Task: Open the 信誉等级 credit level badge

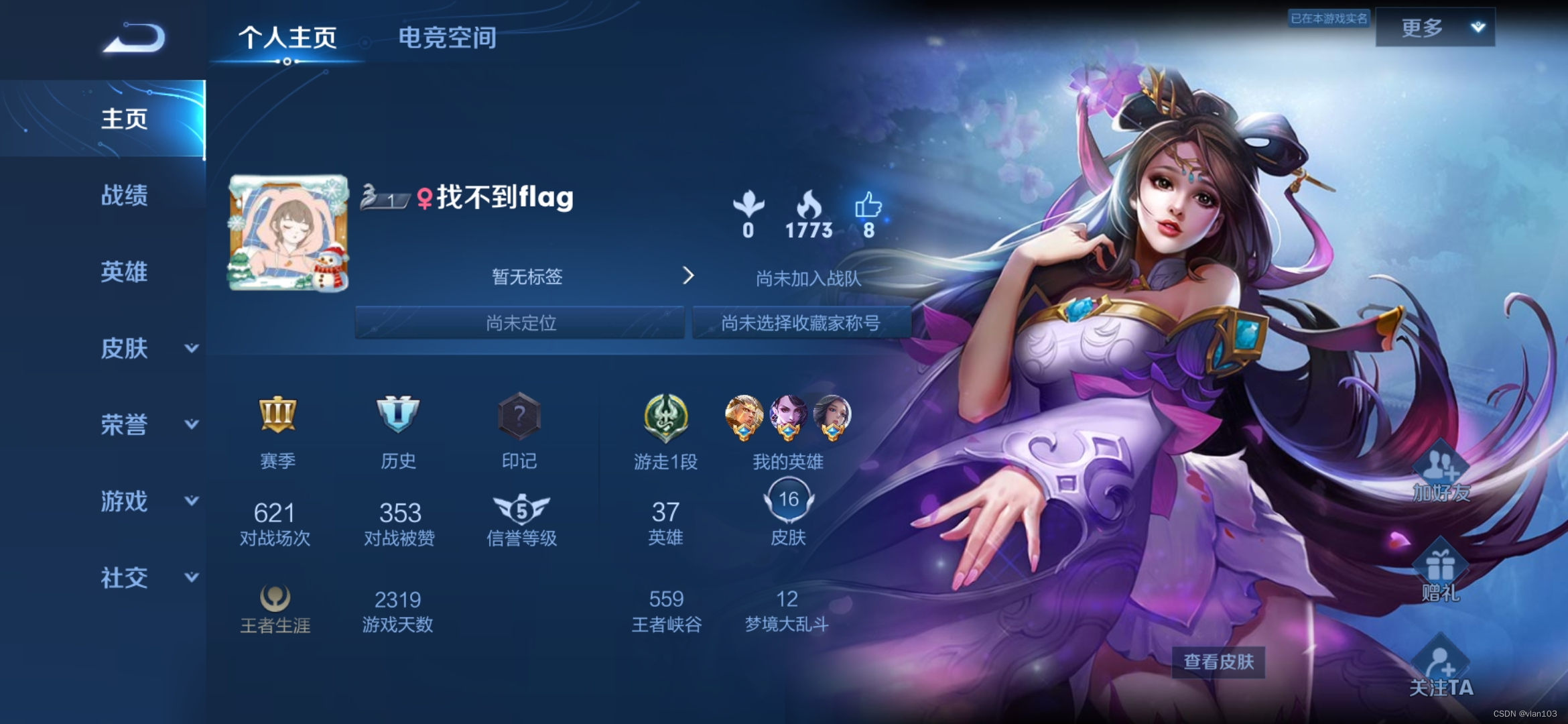Action: point(520,511)
